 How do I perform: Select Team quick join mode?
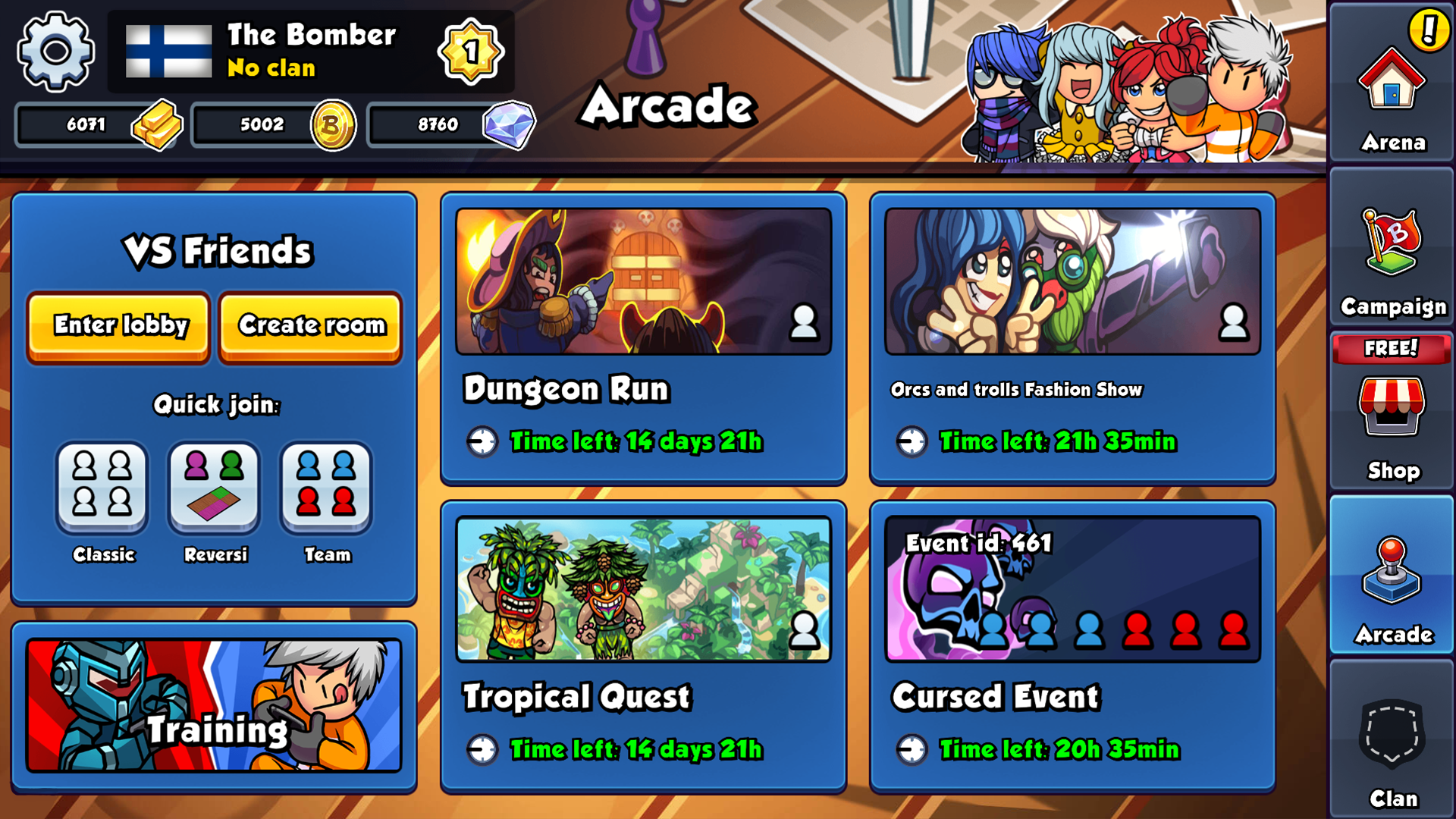point(326,489)
